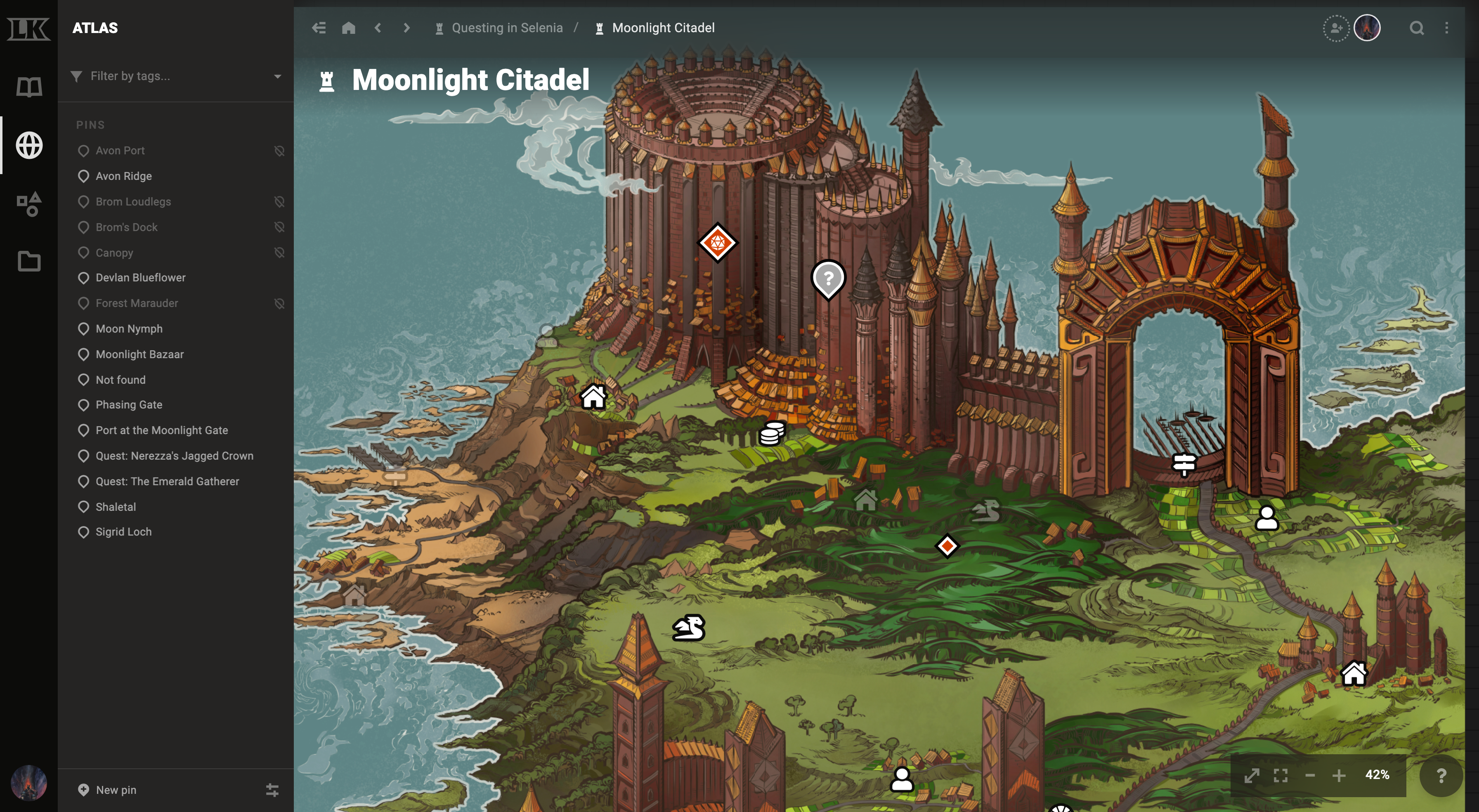Open the search tool

tap(1416, 28)
